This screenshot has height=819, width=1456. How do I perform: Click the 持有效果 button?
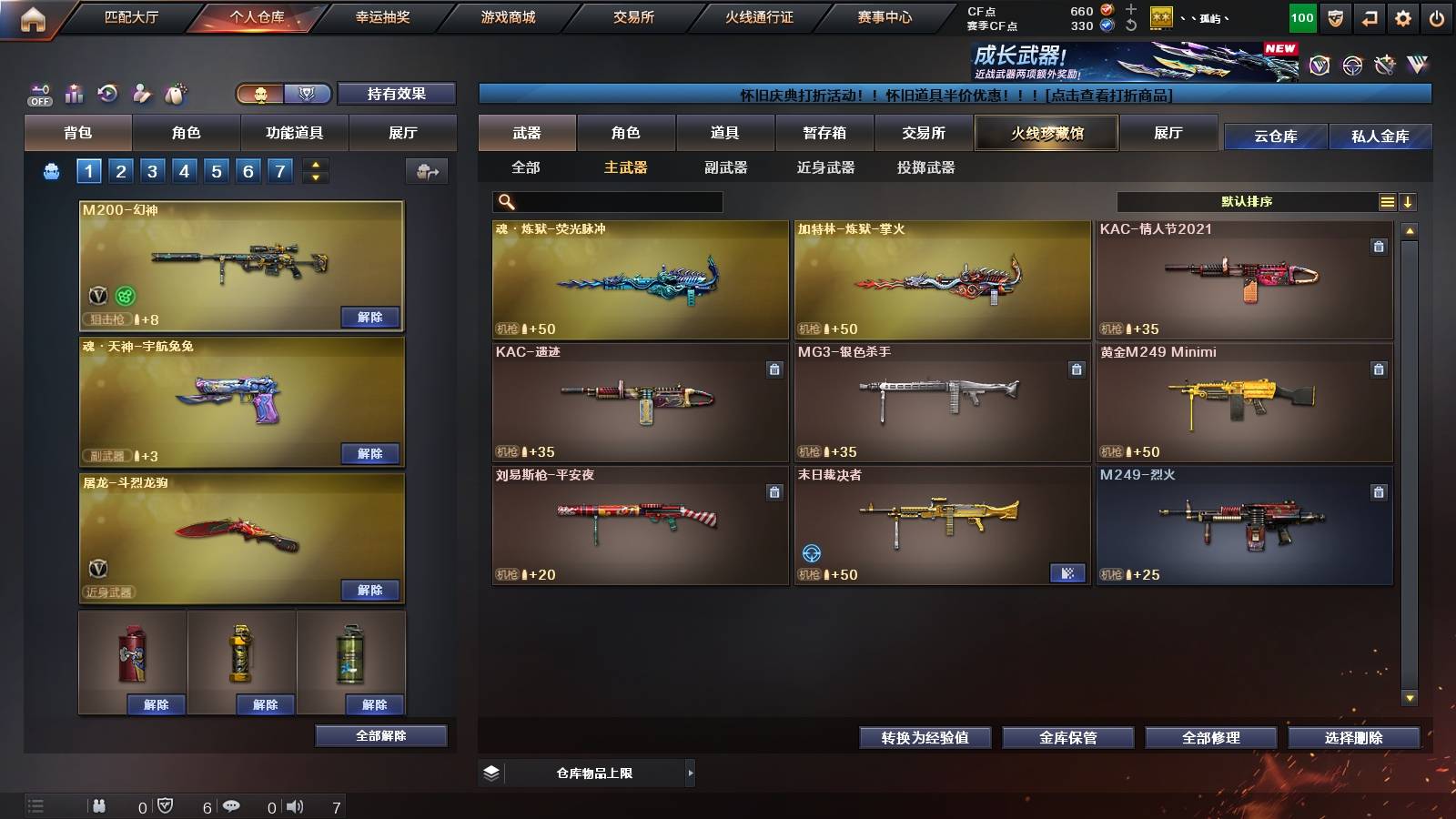[397, 94]
